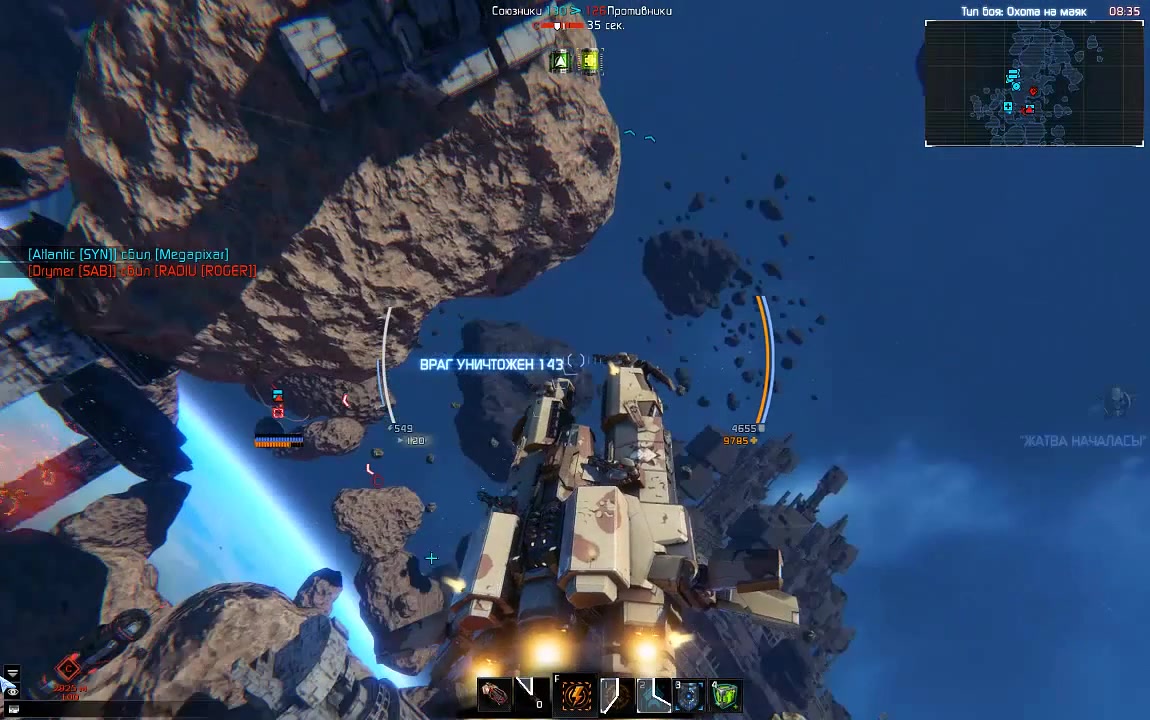The height and width of the screenshot is (720, 1150).
Task: Select the Drymer kill feed entry
Action: coord(141,271)
